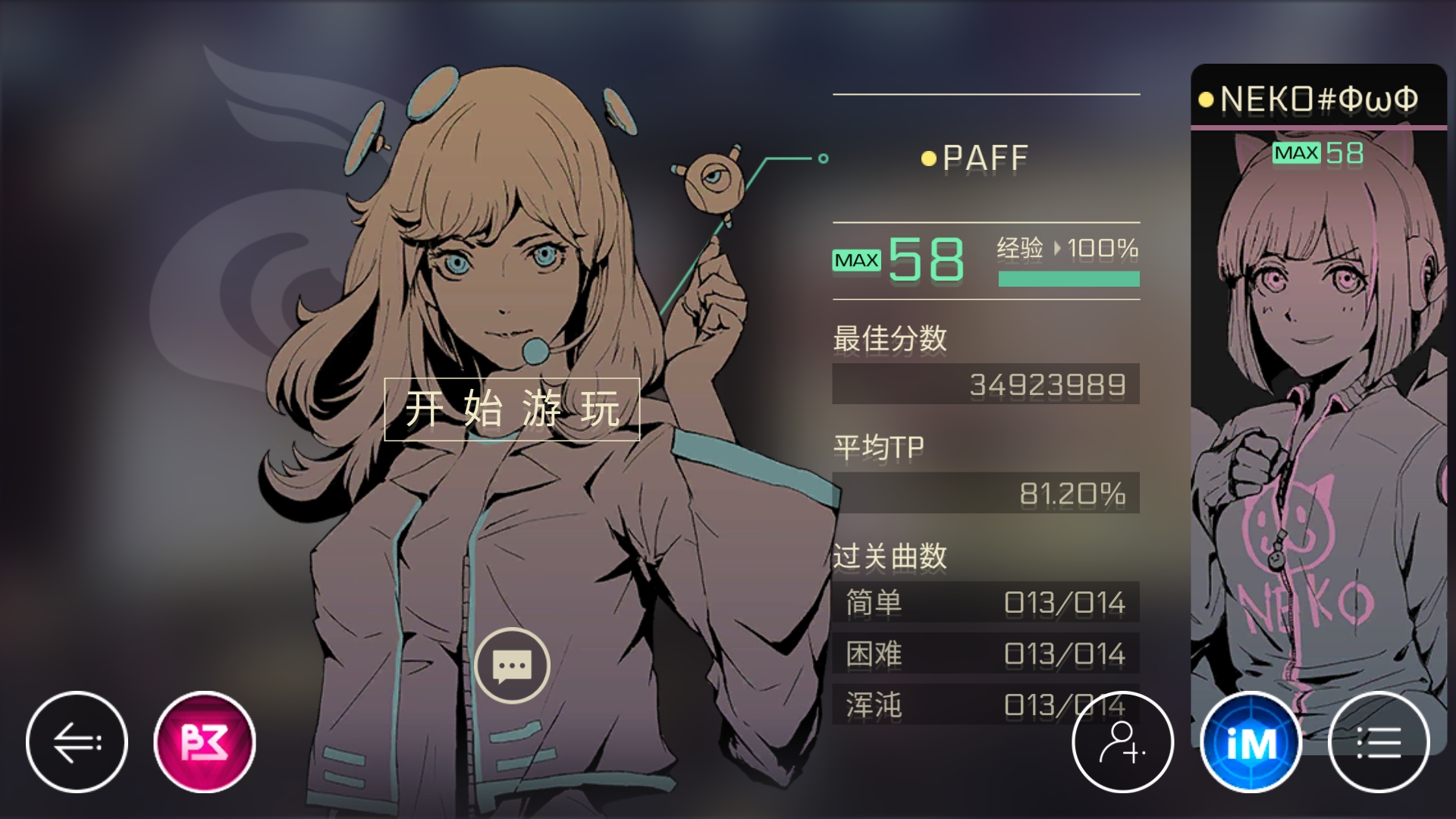Click the 最佳分数 score value 34923989
1456x819 pixels.
pyautogui.click(x=986, y=385)
